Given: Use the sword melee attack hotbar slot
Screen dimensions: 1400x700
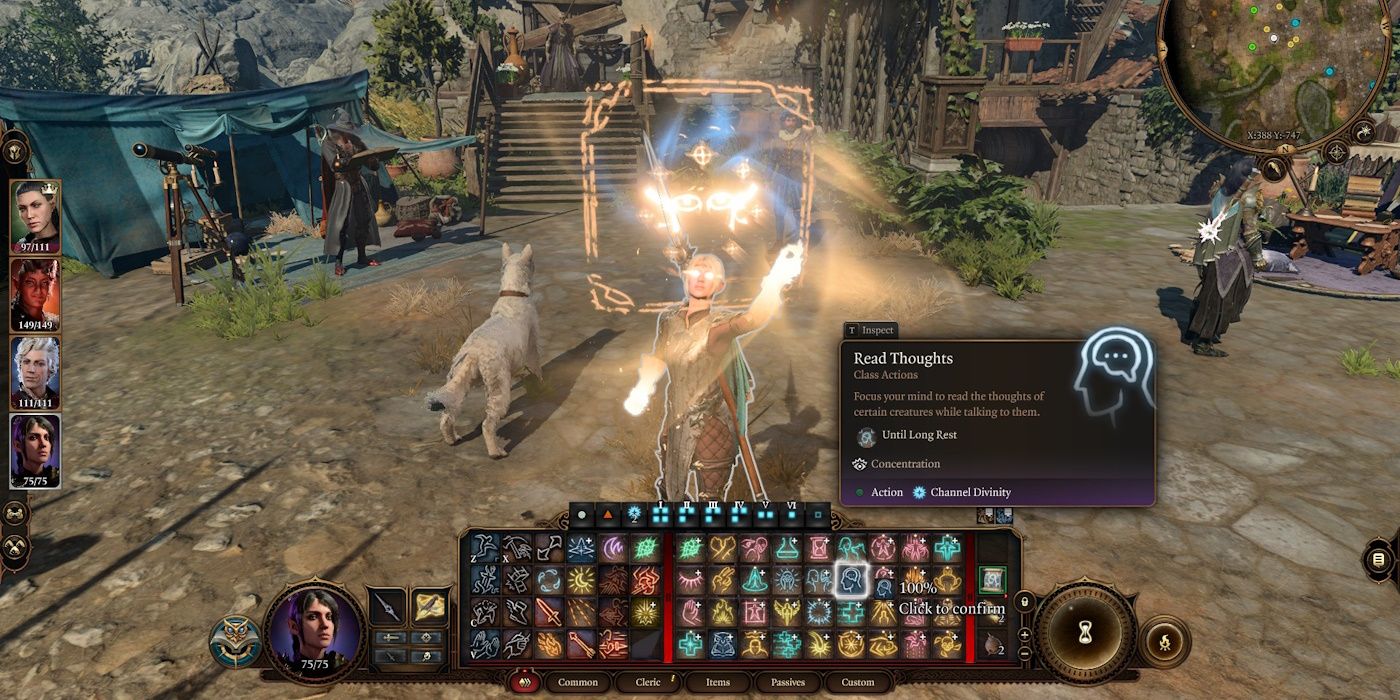Looking at the screenshot, I should tap(550, 612).
